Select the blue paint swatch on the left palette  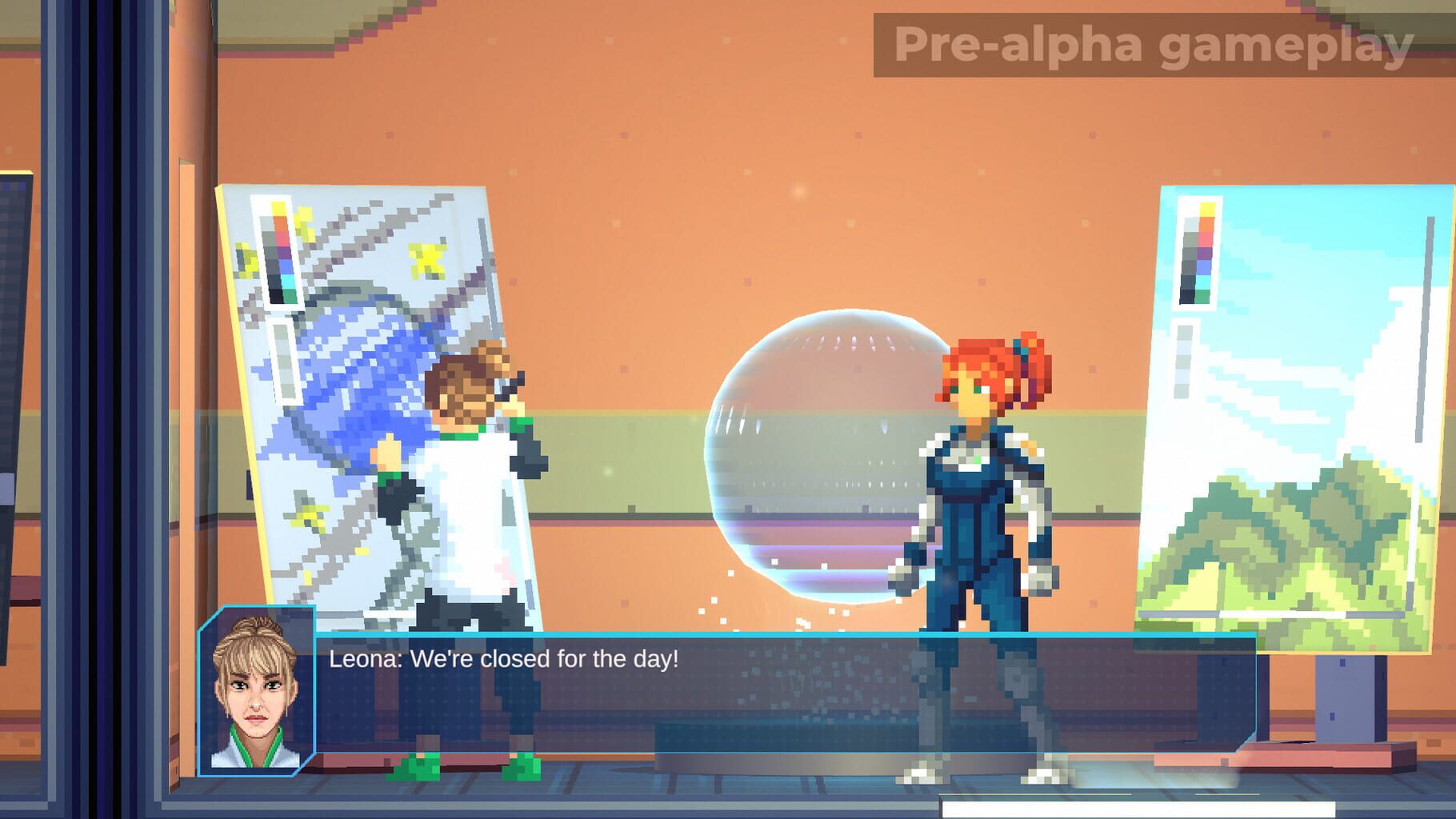[x=286, y=266]
